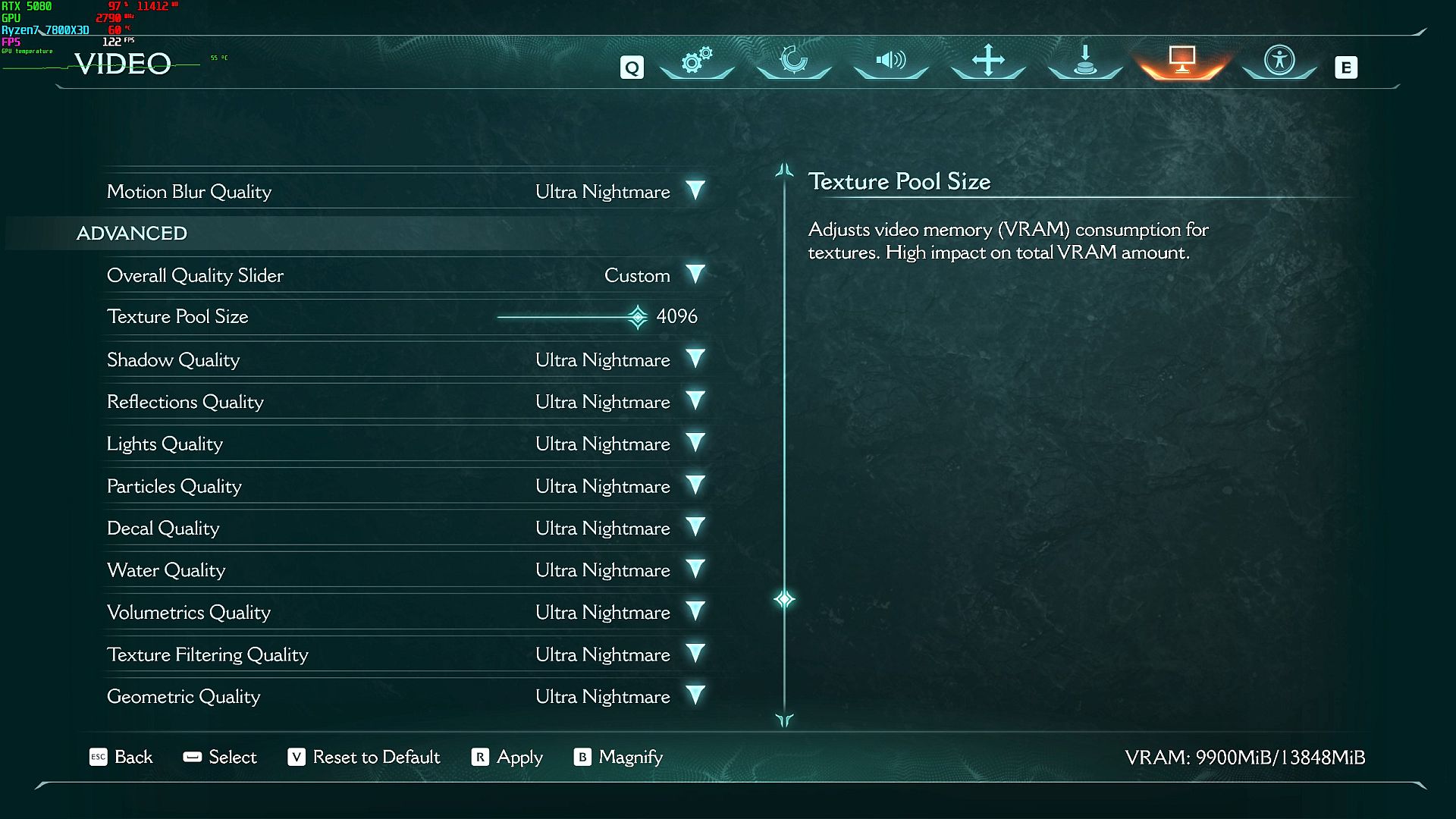
Task: Change the Water Quality setting
Action: [x=695, y=570]
